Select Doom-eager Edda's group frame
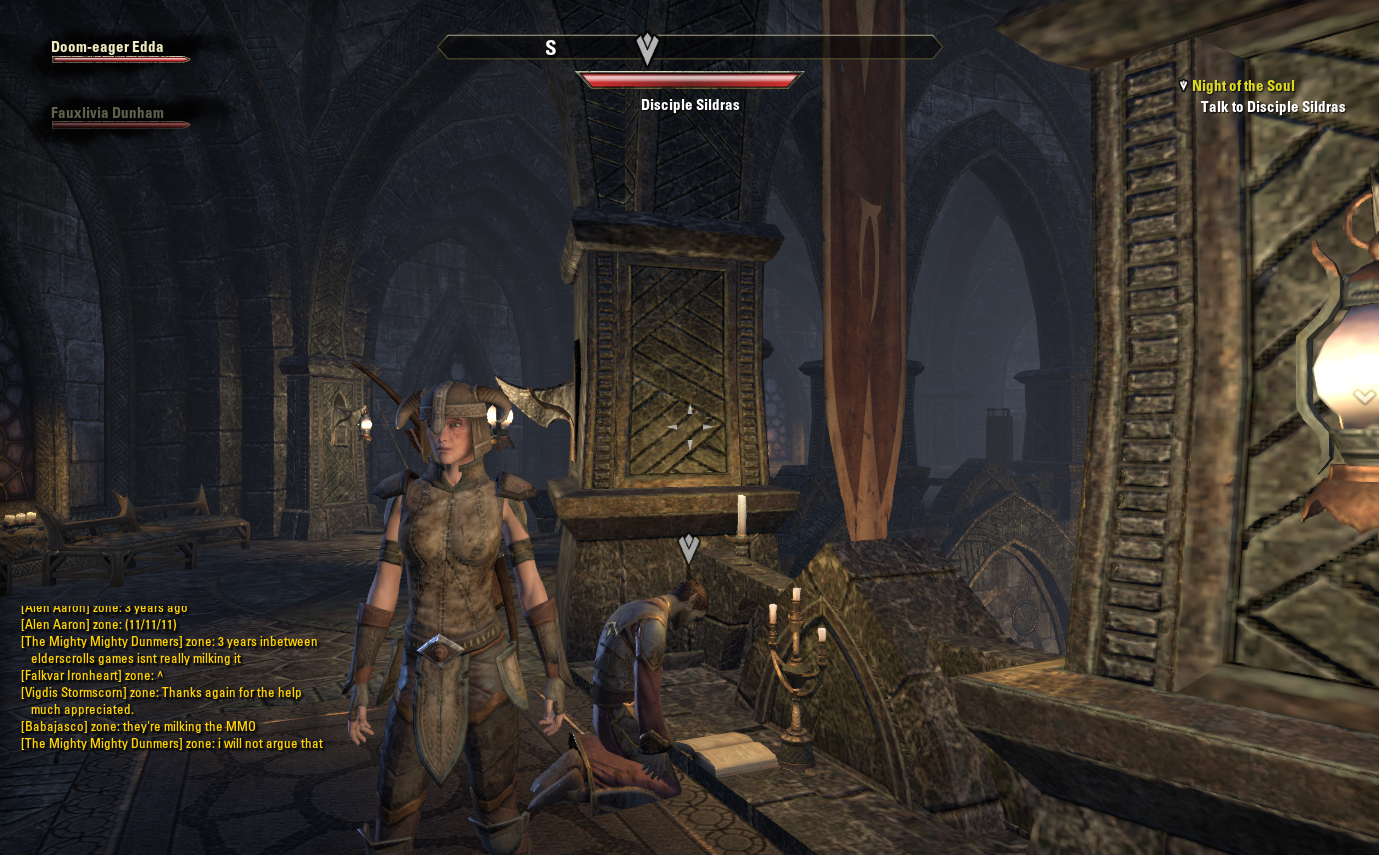 (x=108, y=47)
